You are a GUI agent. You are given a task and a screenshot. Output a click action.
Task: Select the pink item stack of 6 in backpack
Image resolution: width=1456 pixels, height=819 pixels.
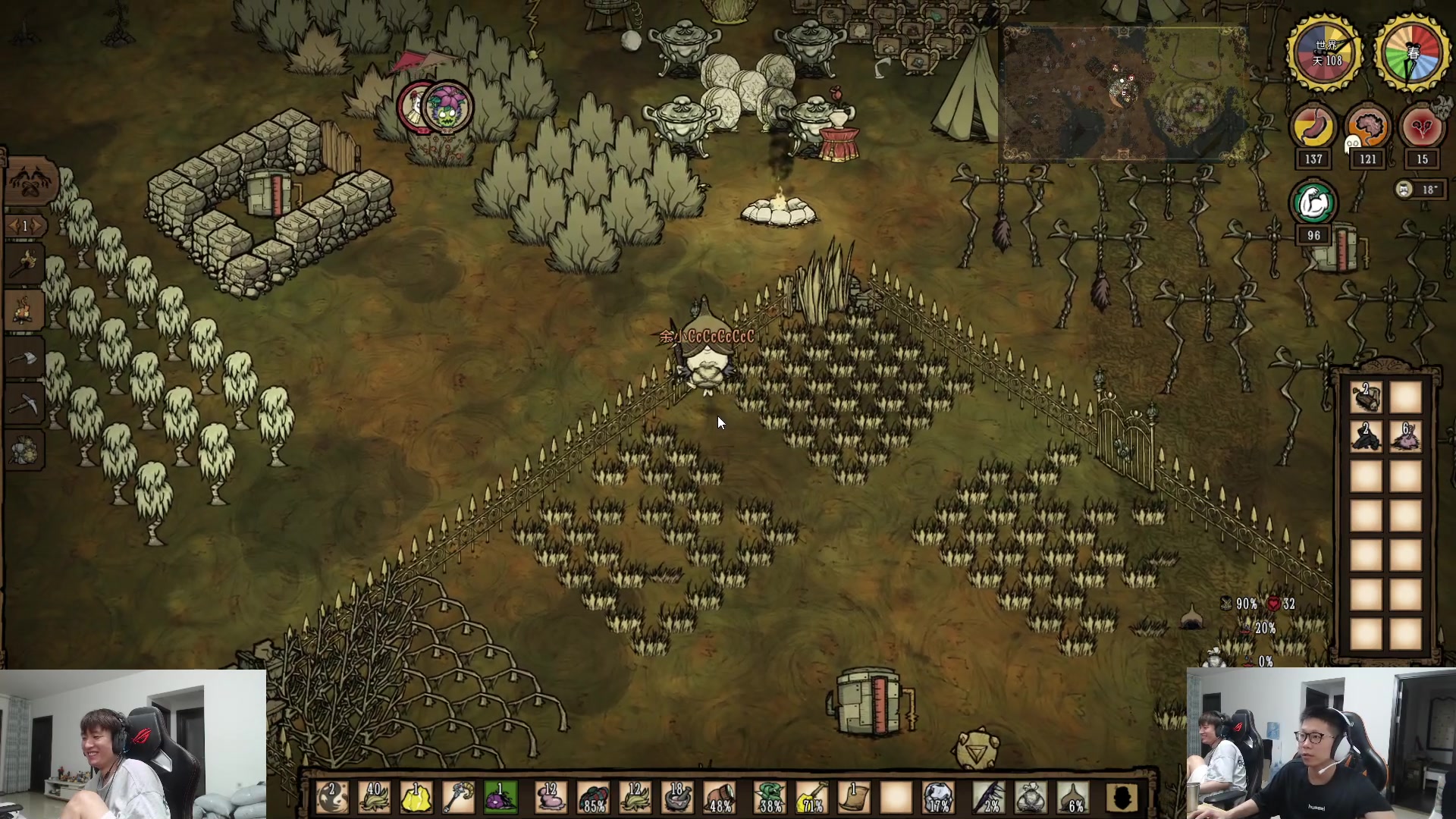coord(1405,437)
